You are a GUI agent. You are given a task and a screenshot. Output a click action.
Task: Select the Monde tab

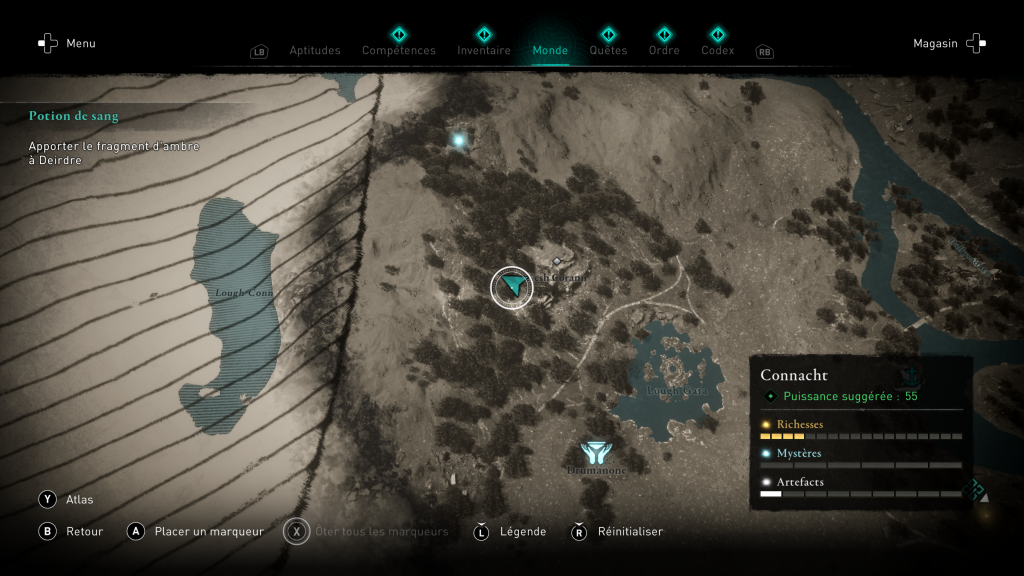click(550, 50)
